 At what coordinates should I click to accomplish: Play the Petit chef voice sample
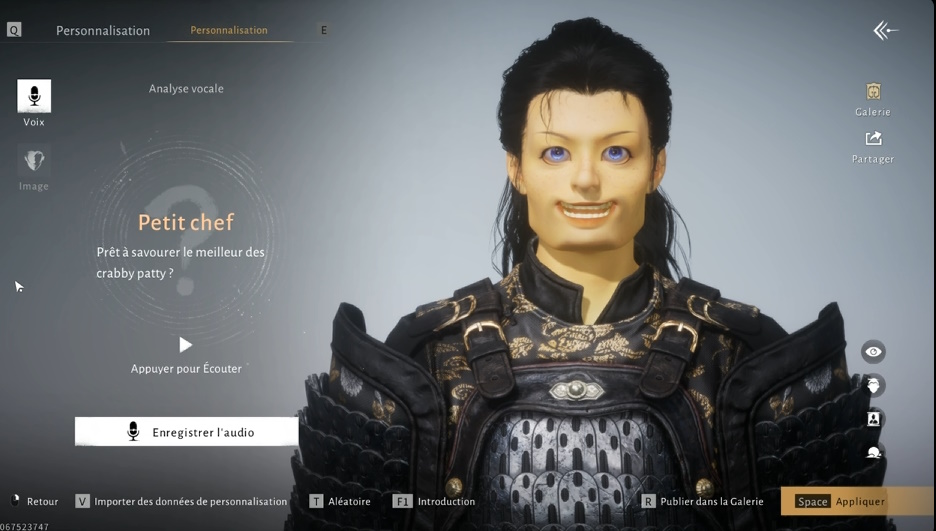coord(185,345)
